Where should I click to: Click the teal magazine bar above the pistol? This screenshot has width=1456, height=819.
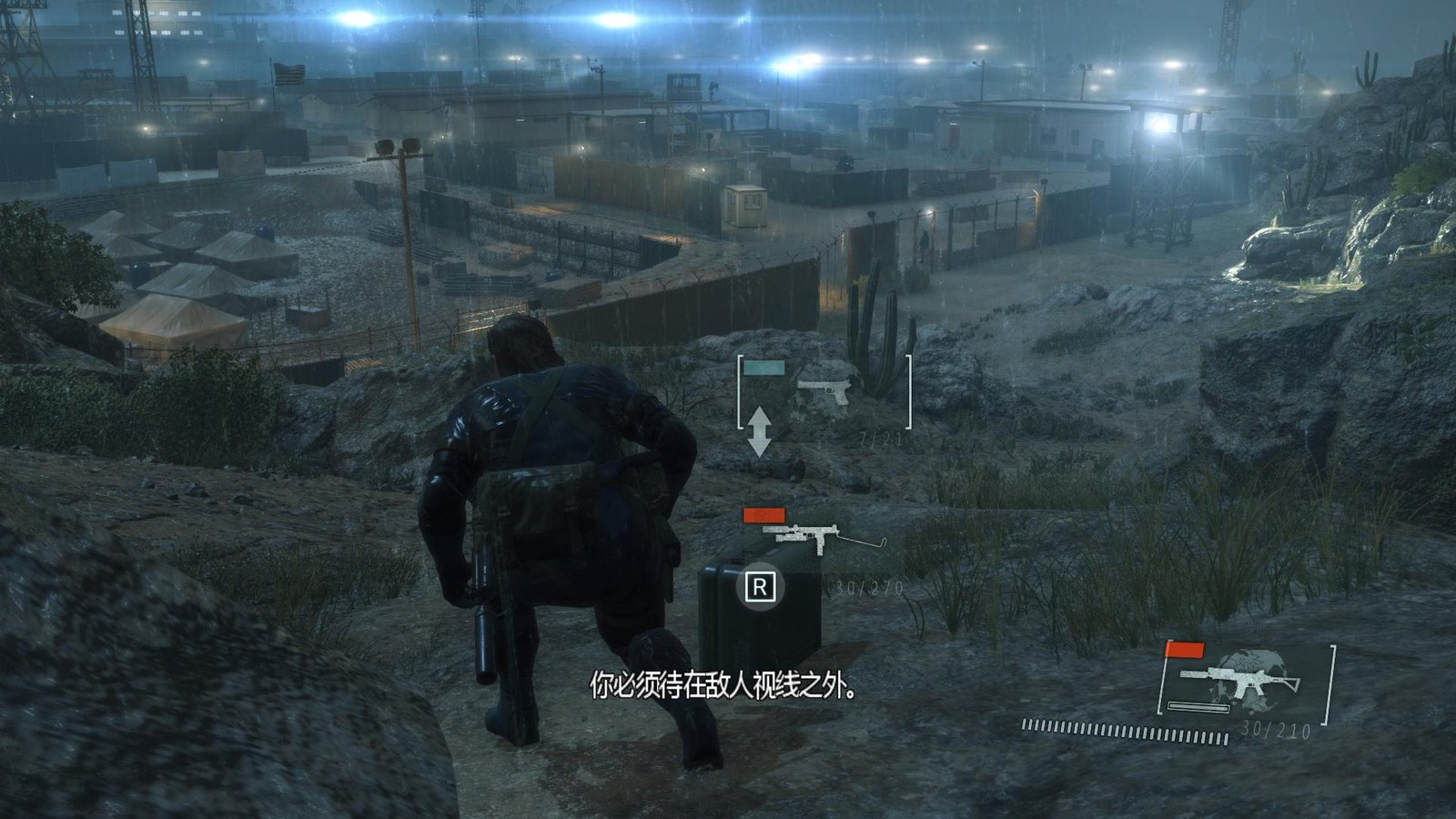pyautogui.click(x=763, y=368)
